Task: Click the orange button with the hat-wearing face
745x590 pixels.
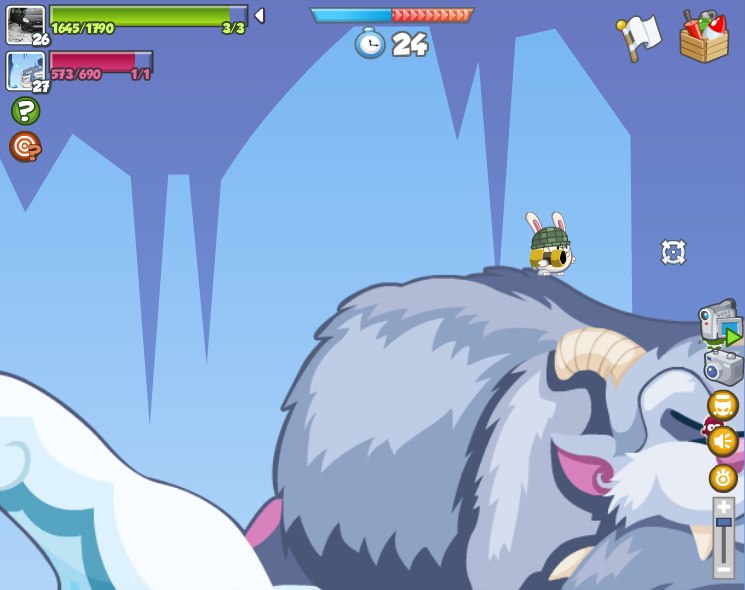Action: pyautogui.click(x=723, y=405)
